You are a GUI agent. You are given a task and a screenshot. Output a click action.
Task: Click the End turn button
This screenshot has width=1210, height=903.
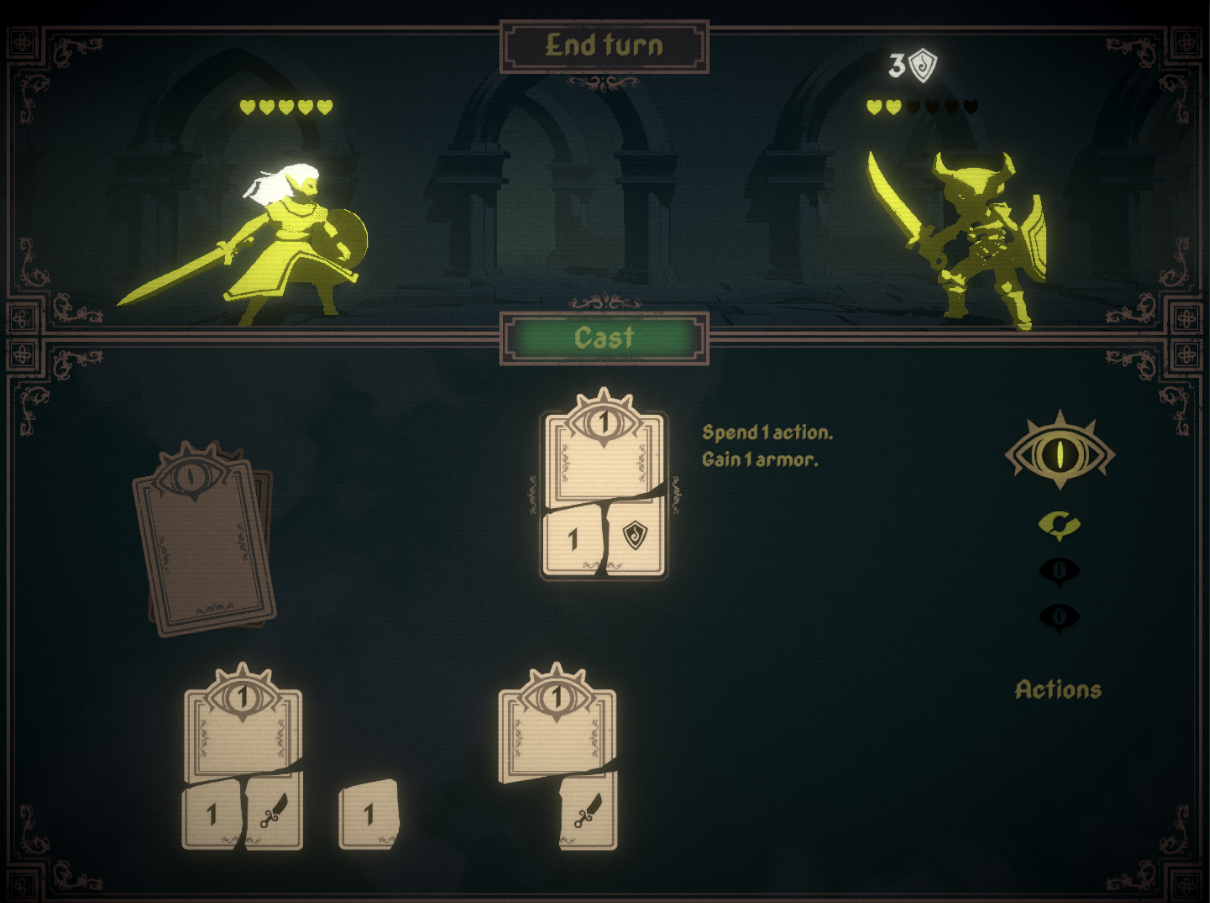point(604,46)
